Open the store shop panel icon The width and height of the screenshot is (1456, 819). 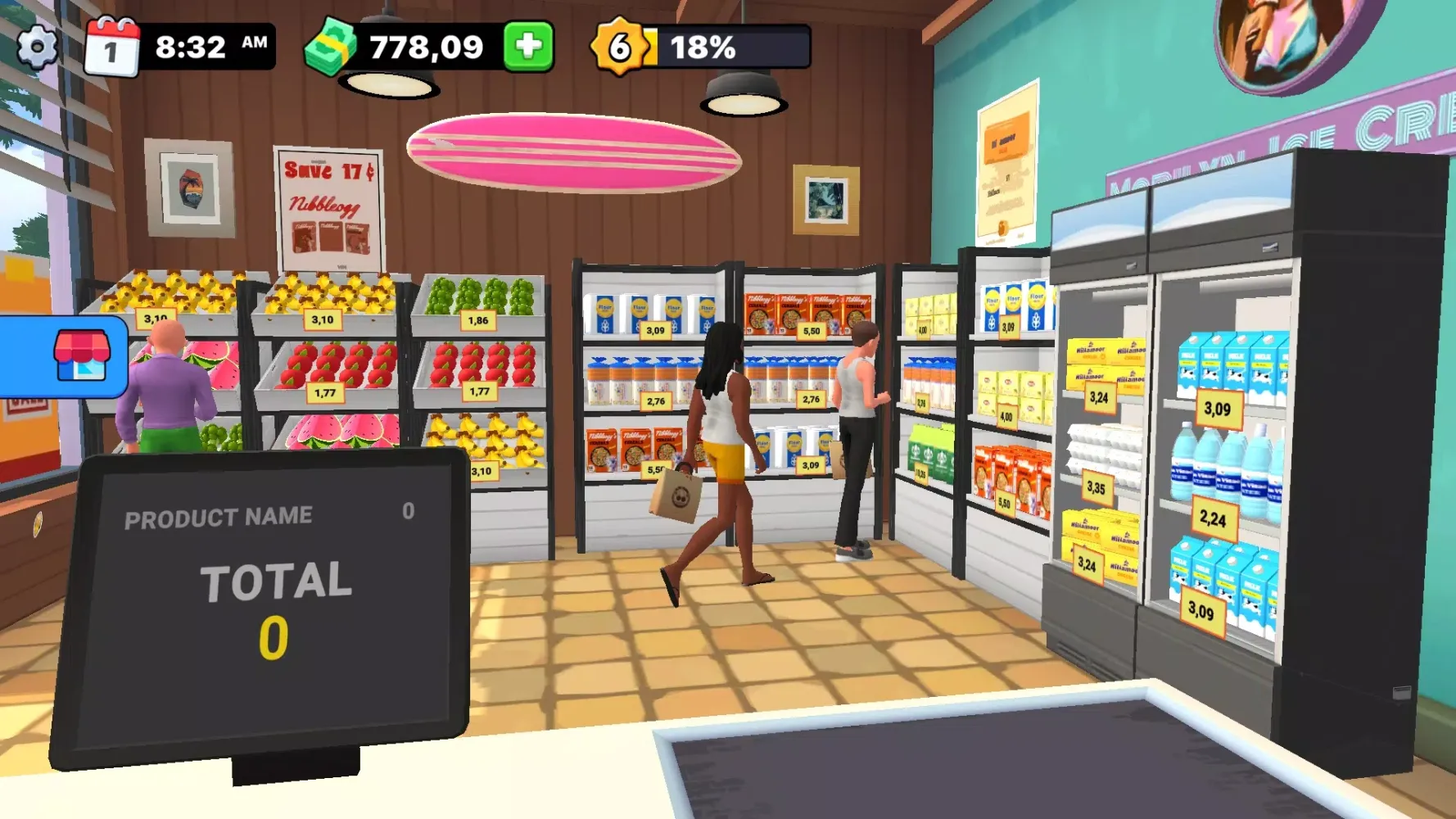pos(80,356)
